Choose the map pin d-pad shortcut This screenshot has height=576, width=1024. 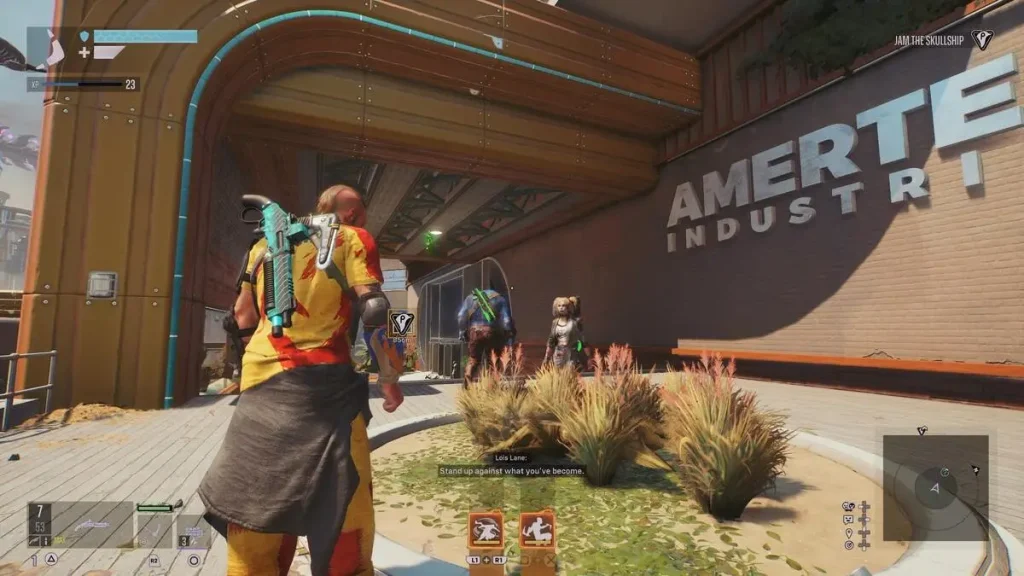point(849,532)
